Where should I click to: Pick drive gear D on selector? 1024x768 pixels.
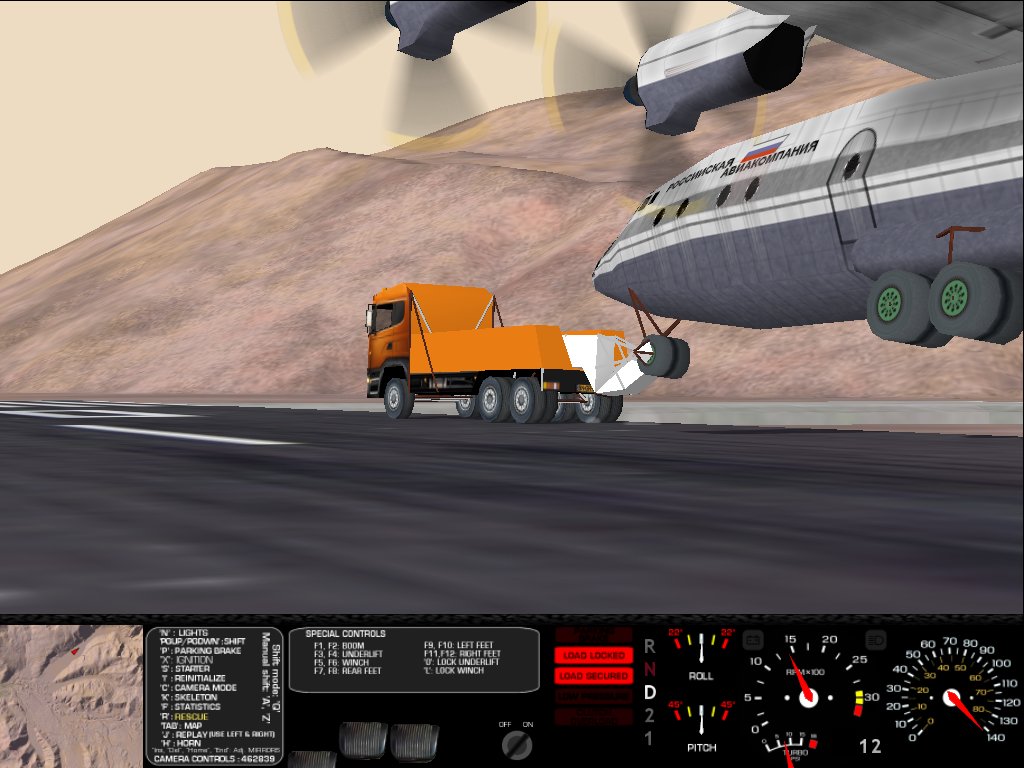[649, 692]
